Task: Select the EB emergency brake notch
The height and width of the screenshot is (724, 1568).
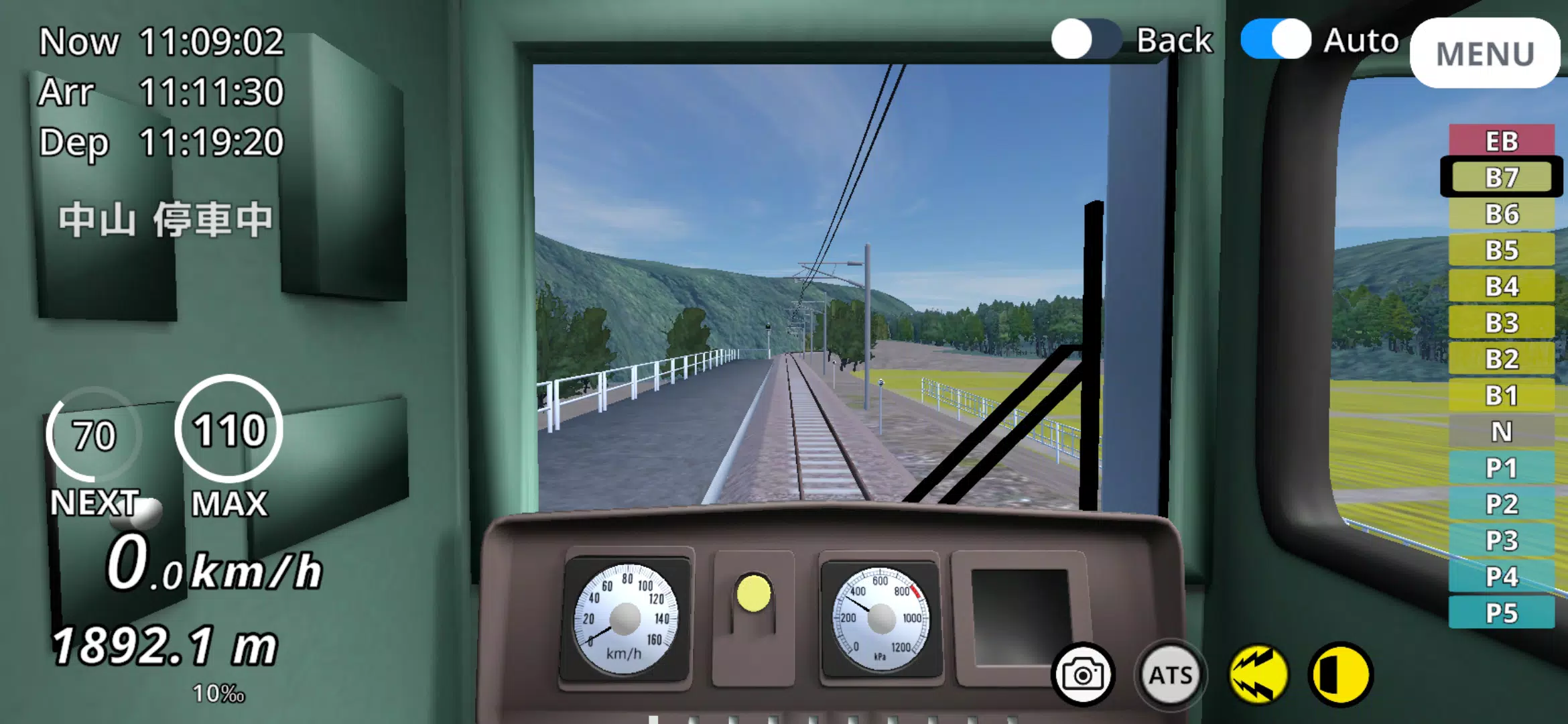Action: (x=1501, y=141)
